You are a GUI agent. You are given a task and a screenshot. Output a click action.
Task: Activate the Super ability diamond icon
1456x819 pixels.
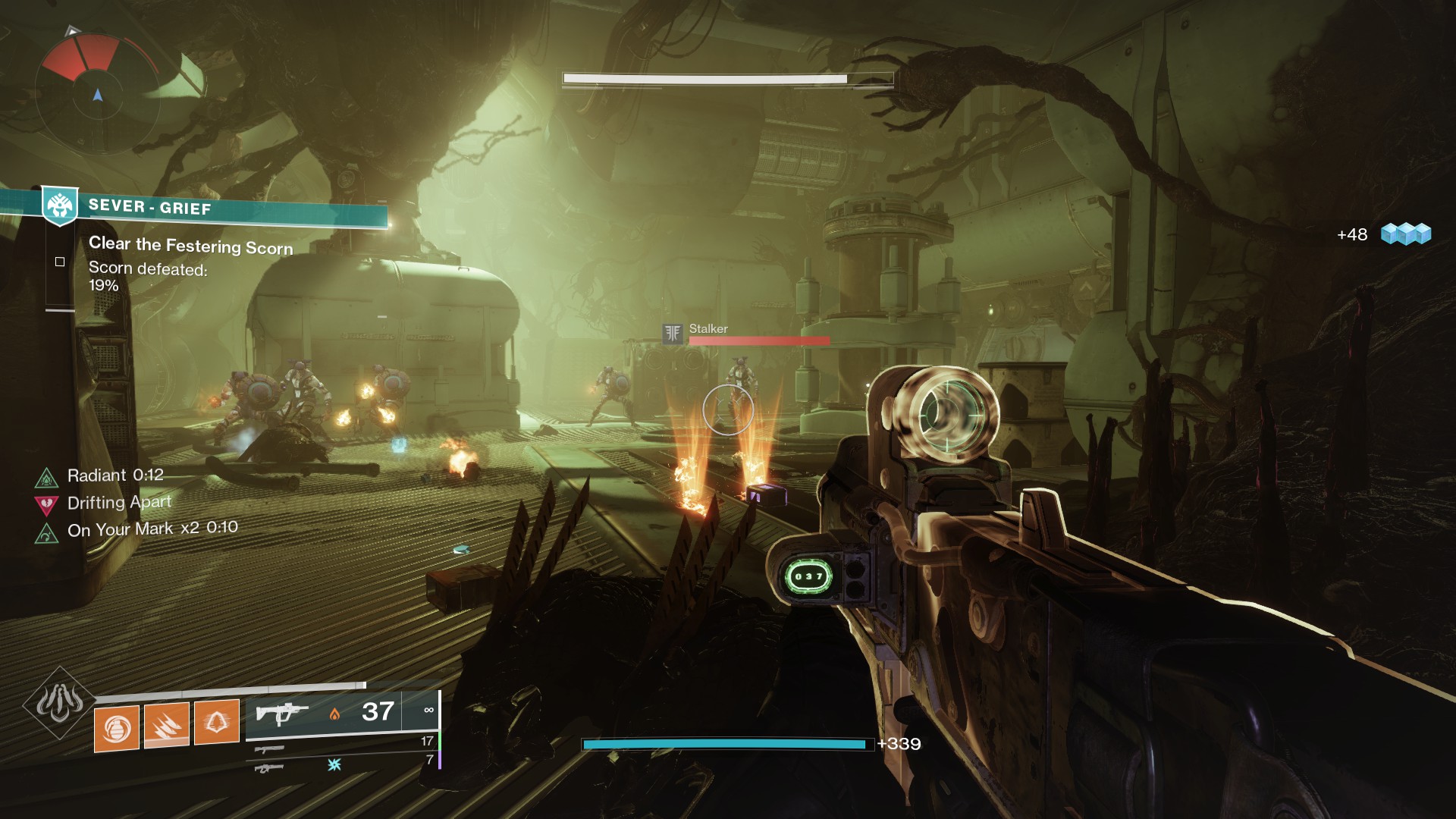(59, 703)
